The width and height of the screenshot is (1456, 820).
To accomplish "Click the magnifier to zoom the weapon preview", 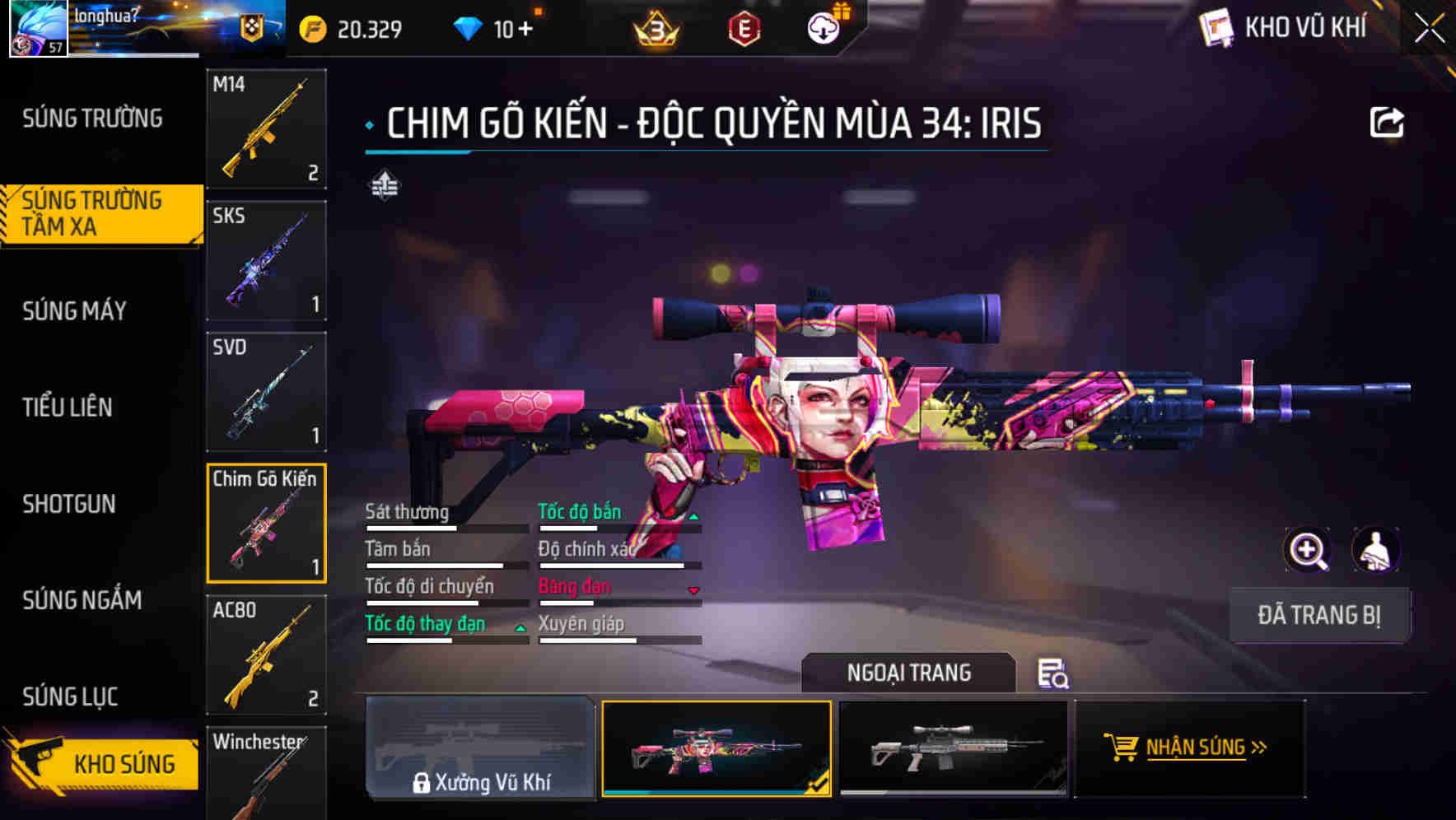I will click(x=1309, y=550).
